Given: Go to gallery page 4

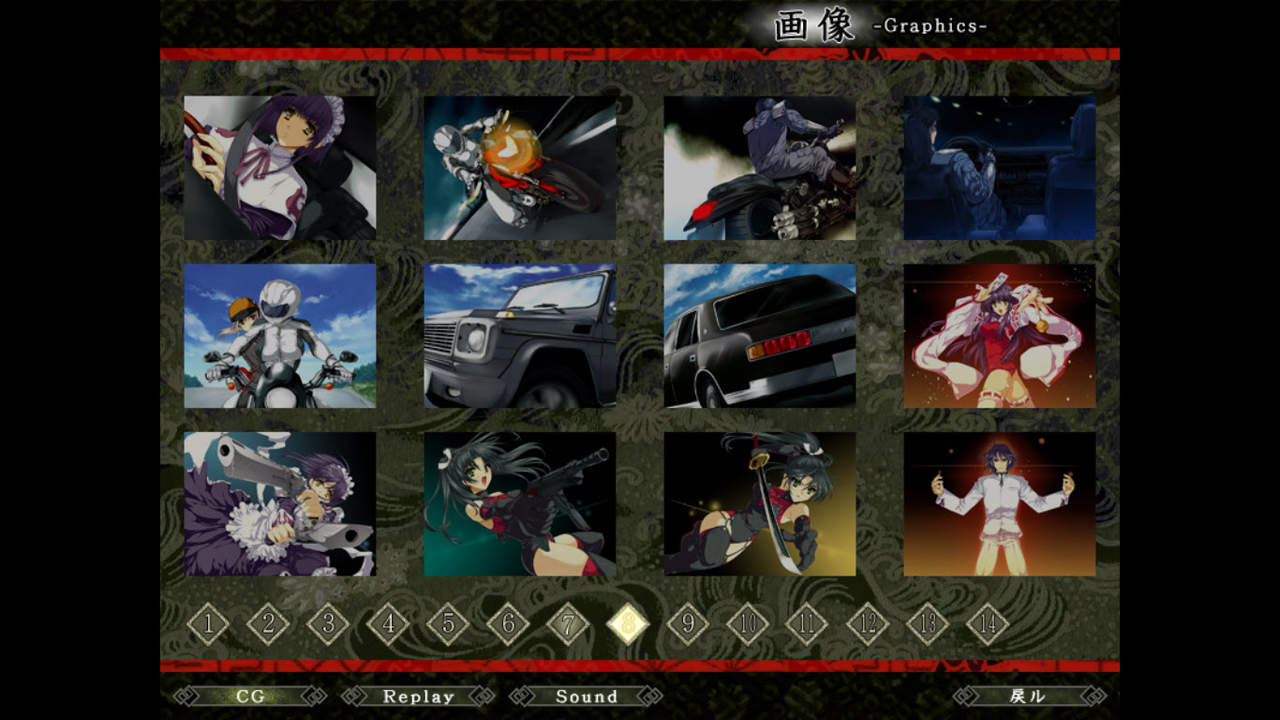Looking at the screenshot, I should [x=388, y=625].
